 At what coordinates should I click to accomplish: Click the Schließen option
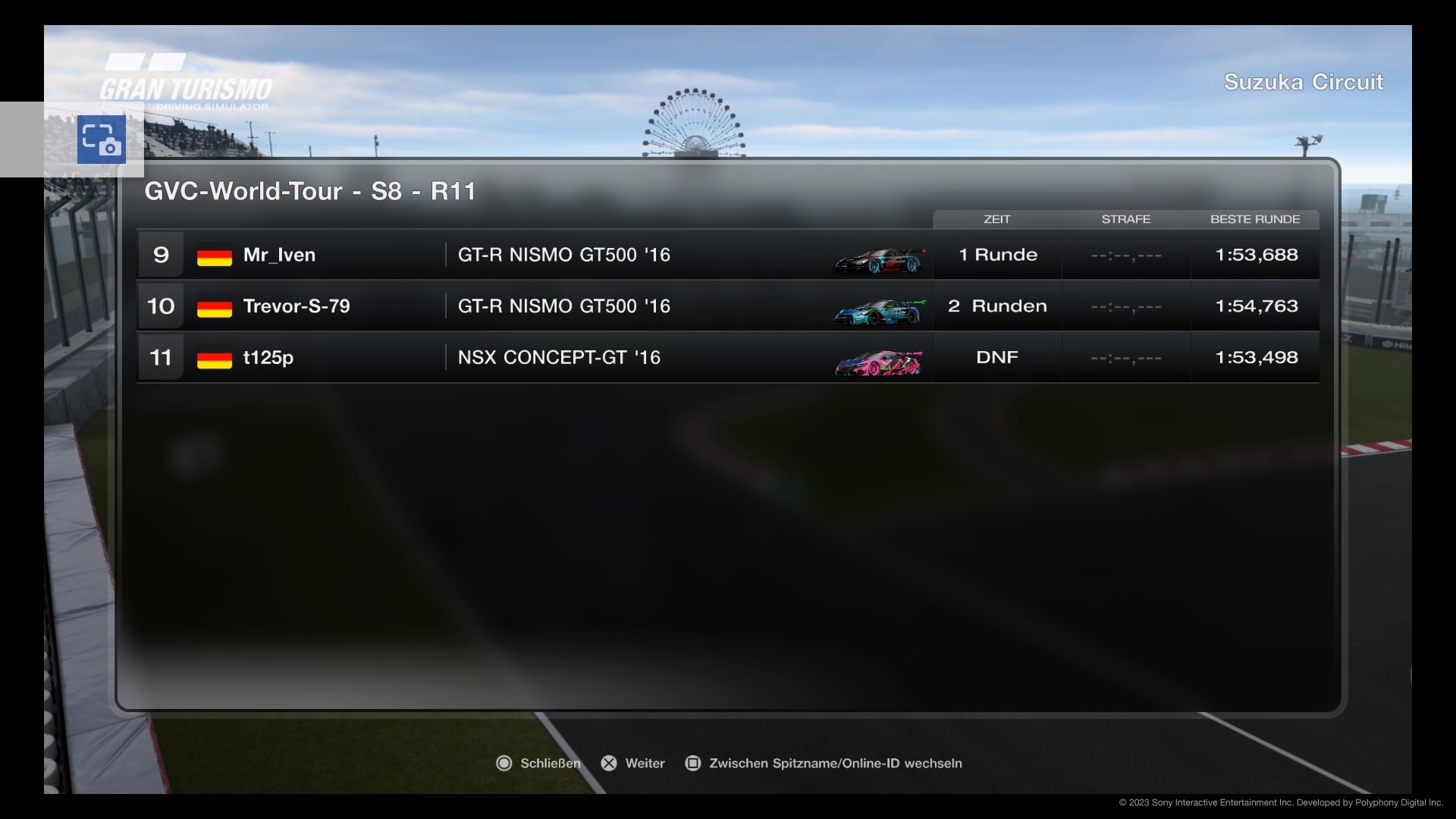538,763
